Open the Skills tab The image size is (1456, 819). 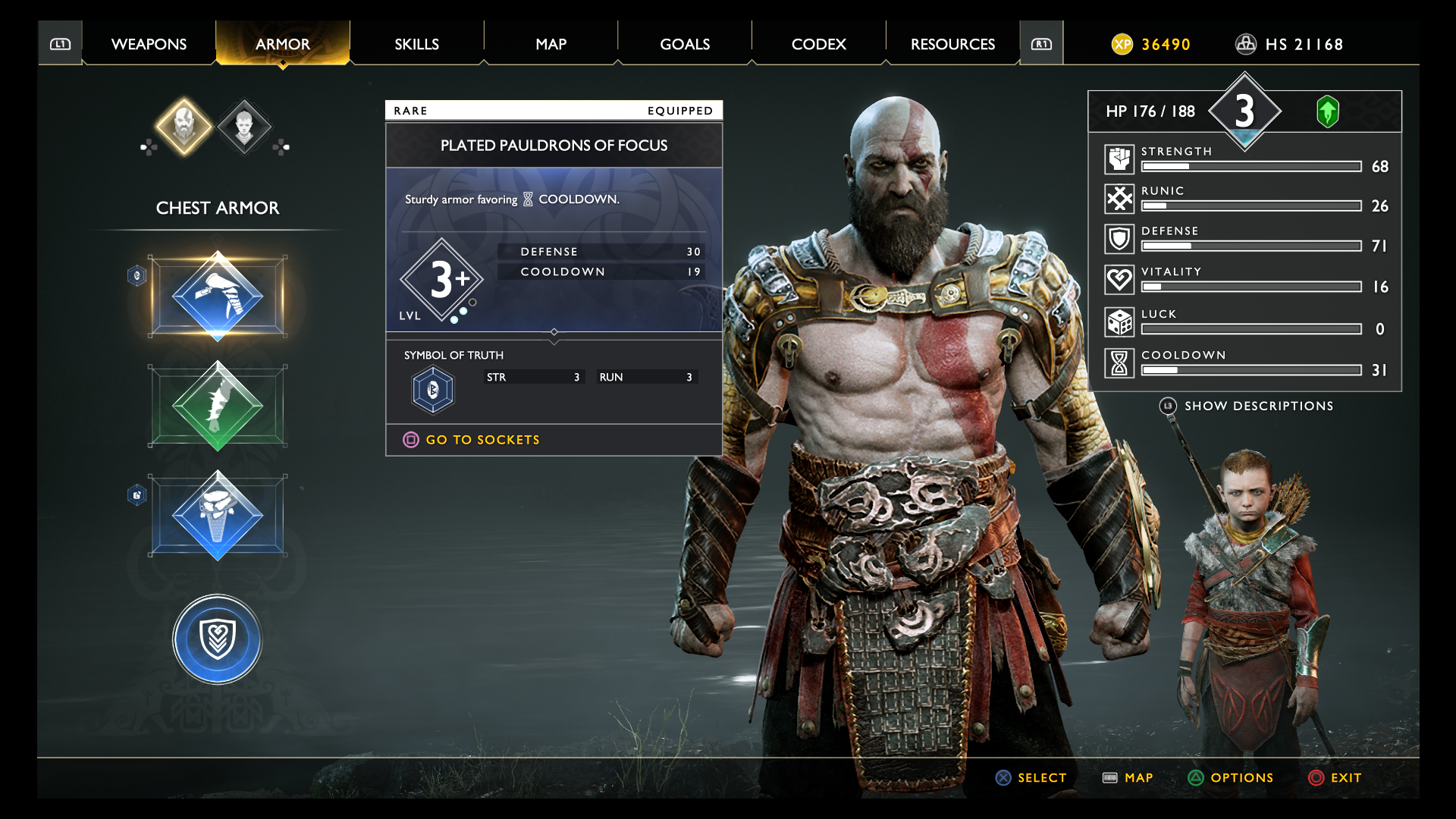[416, 44]
